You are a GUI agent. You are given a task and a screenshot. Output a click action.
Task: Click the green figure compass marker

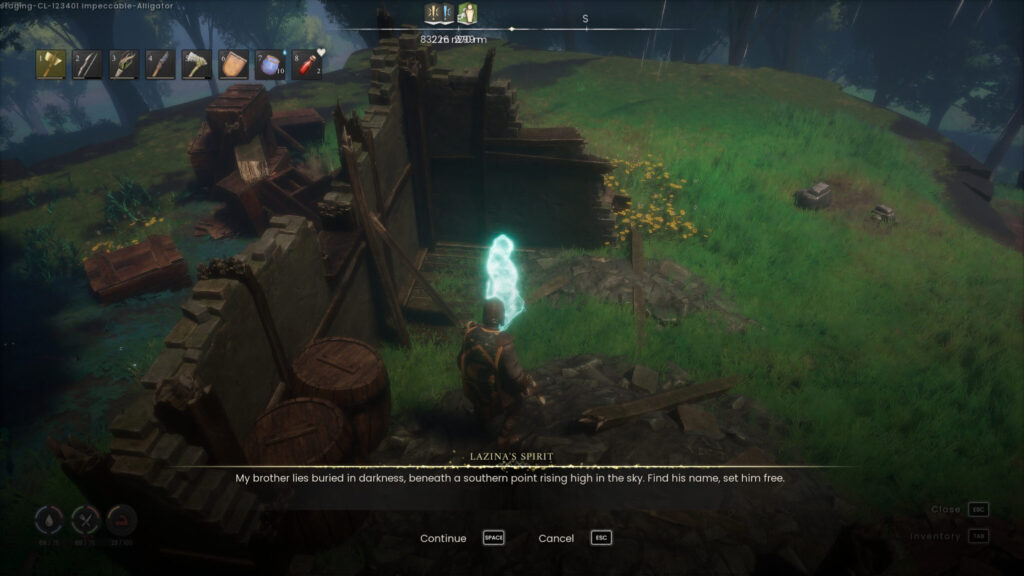click(x=467, y=14)
